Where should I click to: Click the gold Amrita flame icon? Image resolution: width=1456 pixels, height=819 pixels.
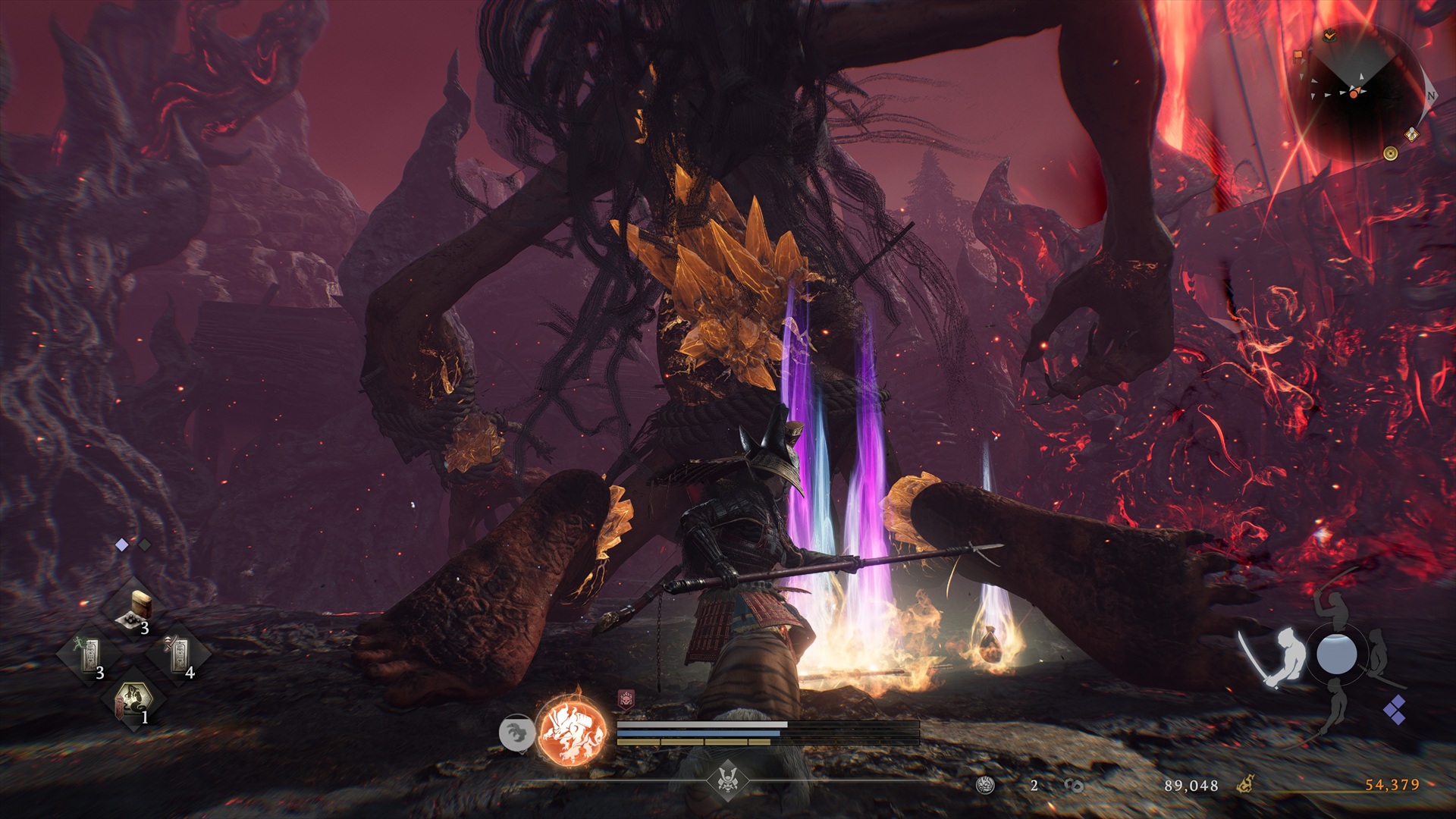point(1246,785)
